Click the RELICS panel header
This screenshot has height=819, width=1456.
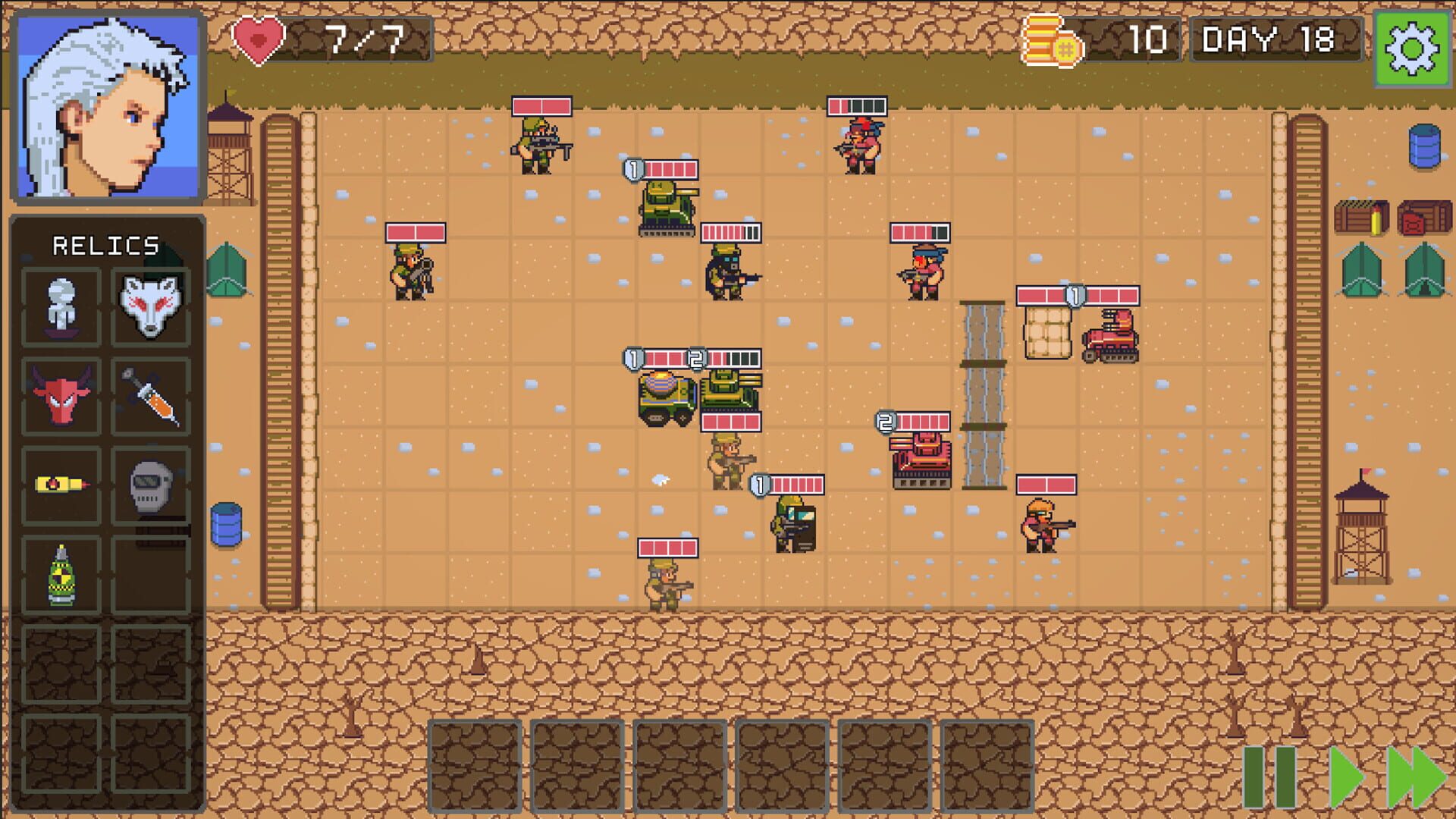click(106, 244)
